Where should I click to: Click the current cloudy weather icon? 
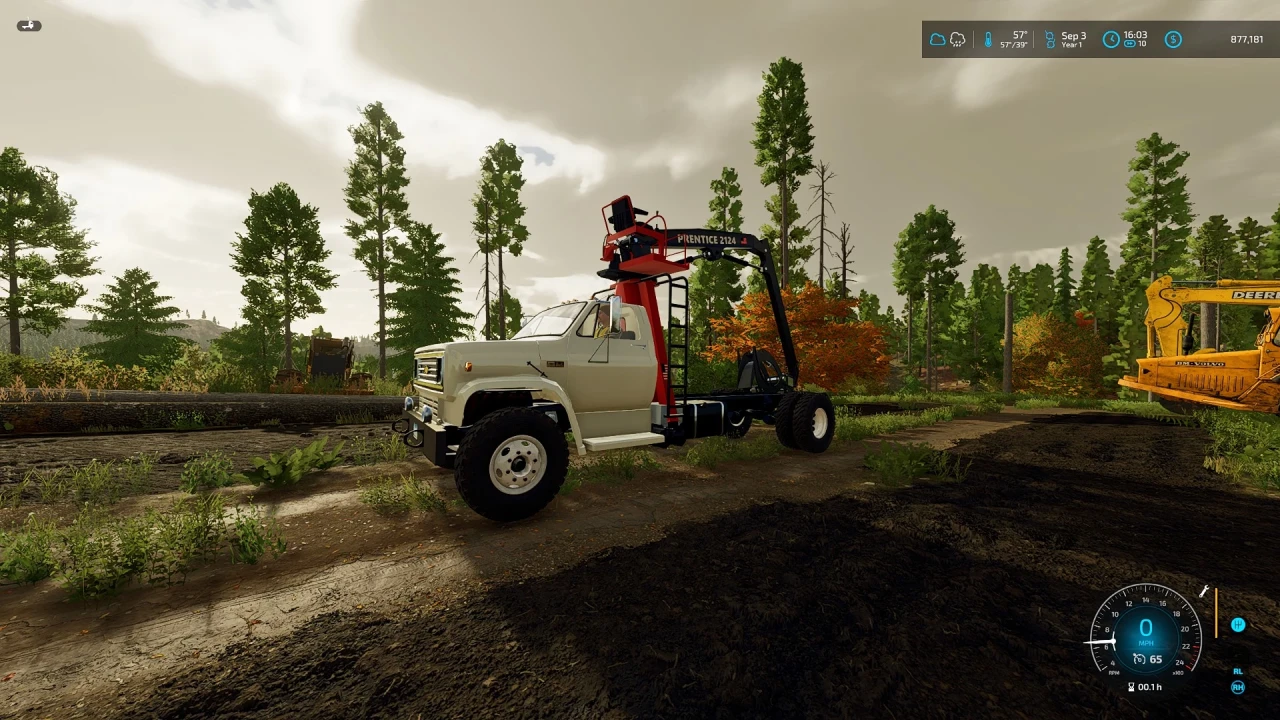click(936, 38)
